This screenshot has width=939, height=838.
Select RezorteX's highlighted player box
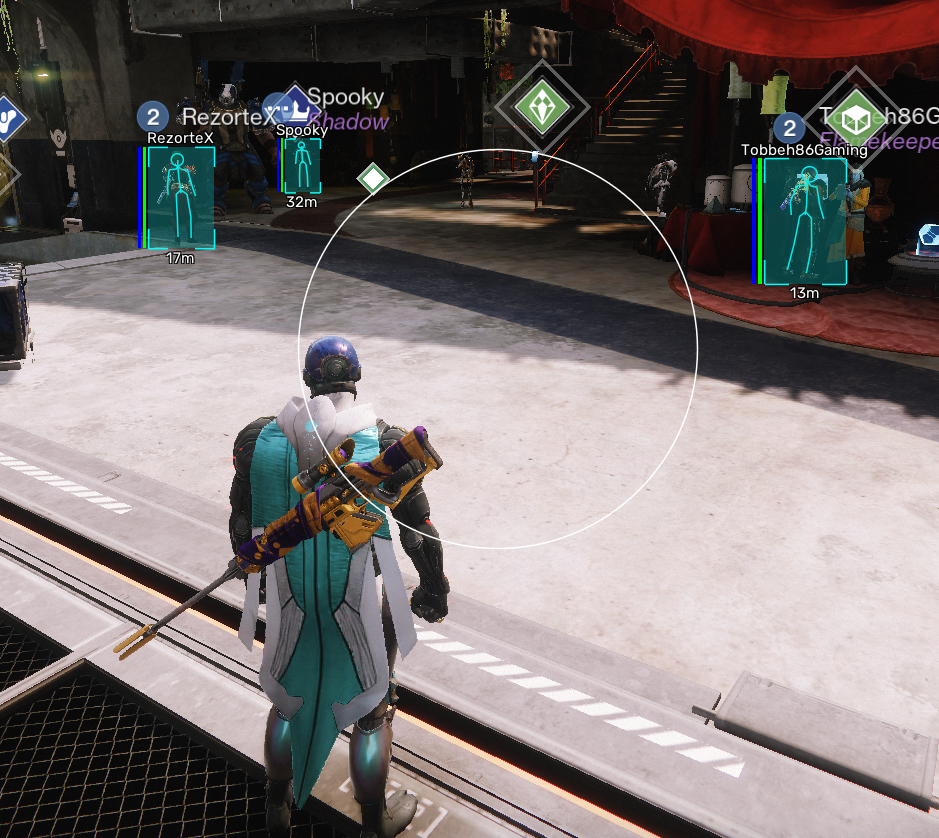181,197
